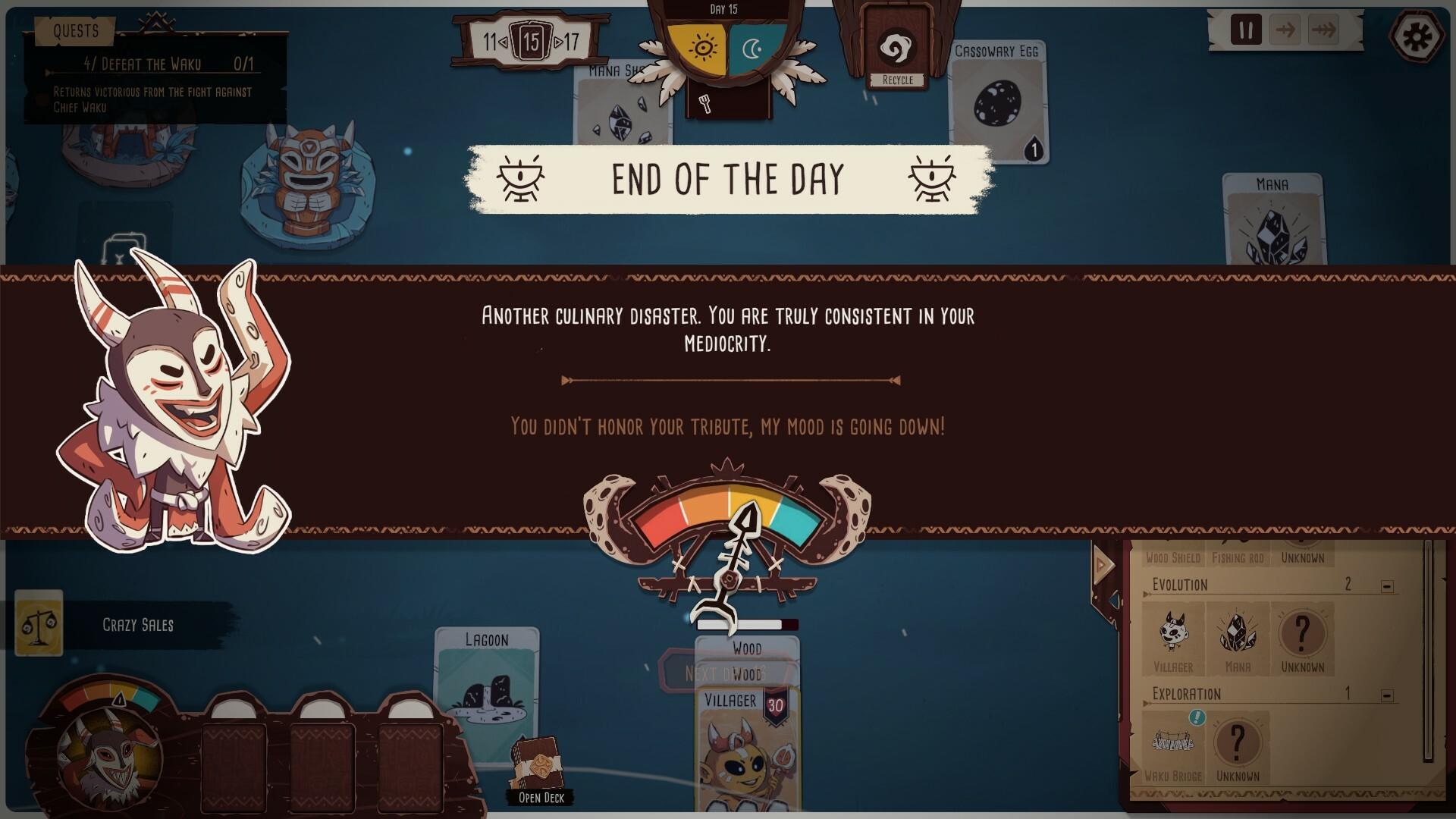
Task: Collapse the Exploration recipe section
Action: coord(1387,695)
